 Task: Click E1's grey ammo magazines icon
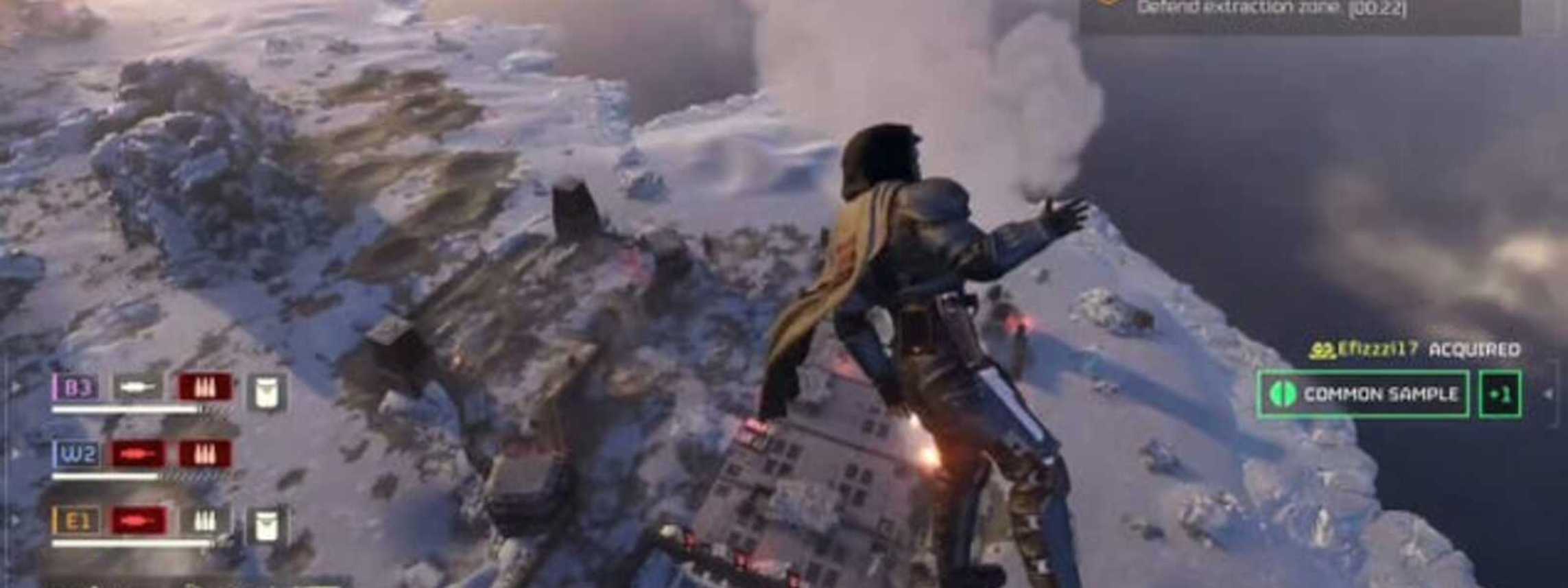click(x=204, y=521)
